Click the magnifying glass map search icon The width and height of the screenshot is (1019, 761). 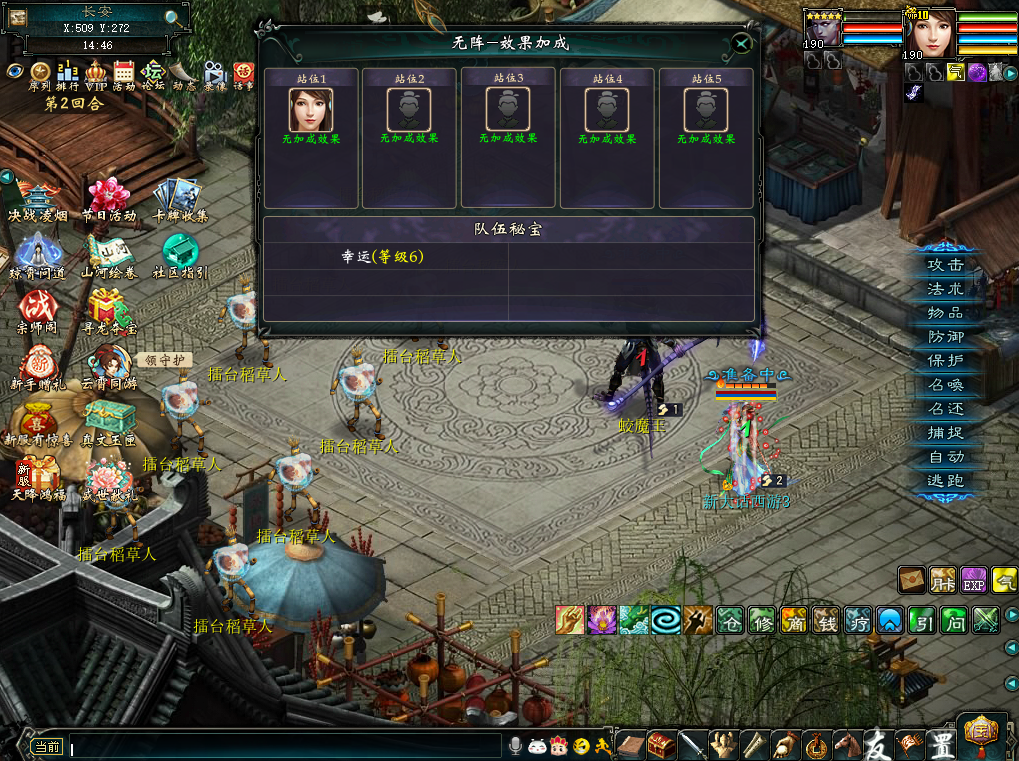(x=173, y=17)
